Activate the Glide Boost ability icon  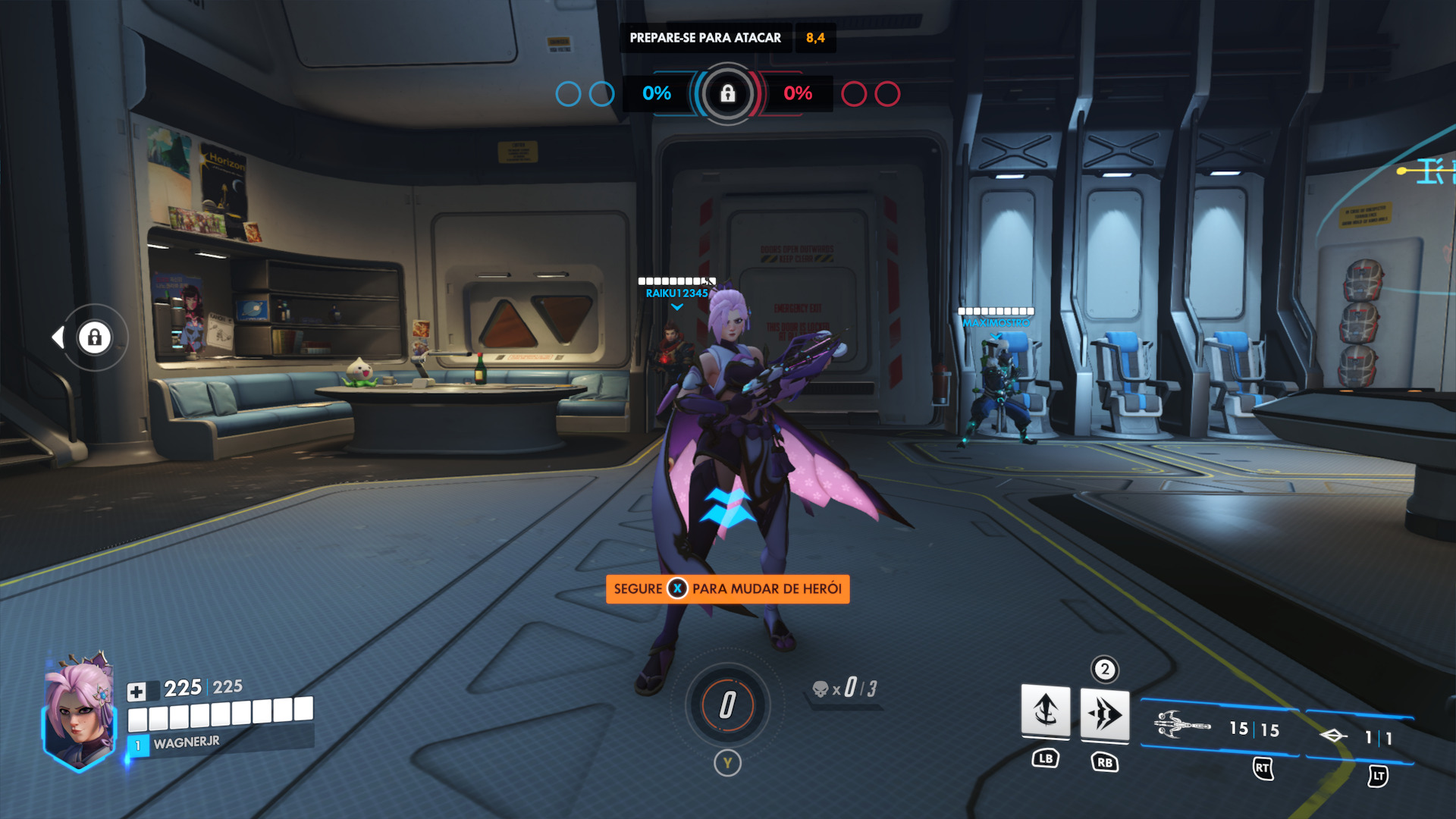pos(1045,711)
